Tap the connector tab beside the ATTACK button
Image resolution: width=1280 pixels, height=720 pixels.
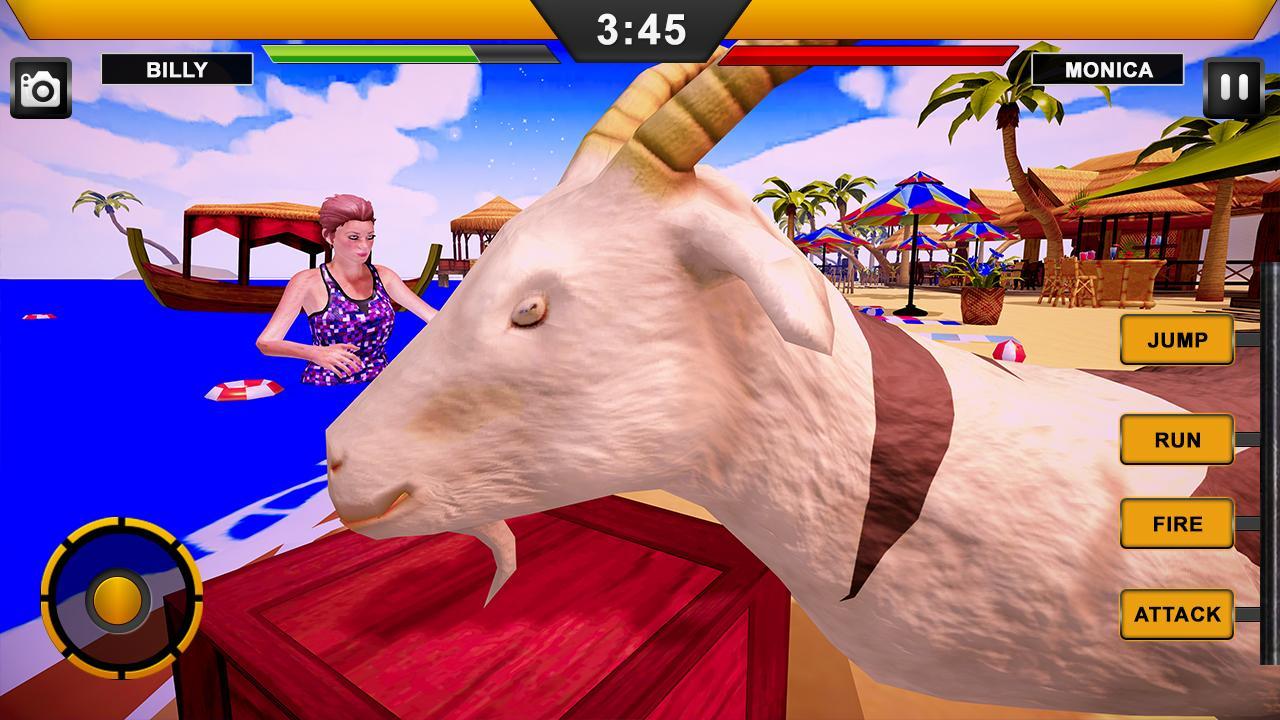tap(1247, 614)
